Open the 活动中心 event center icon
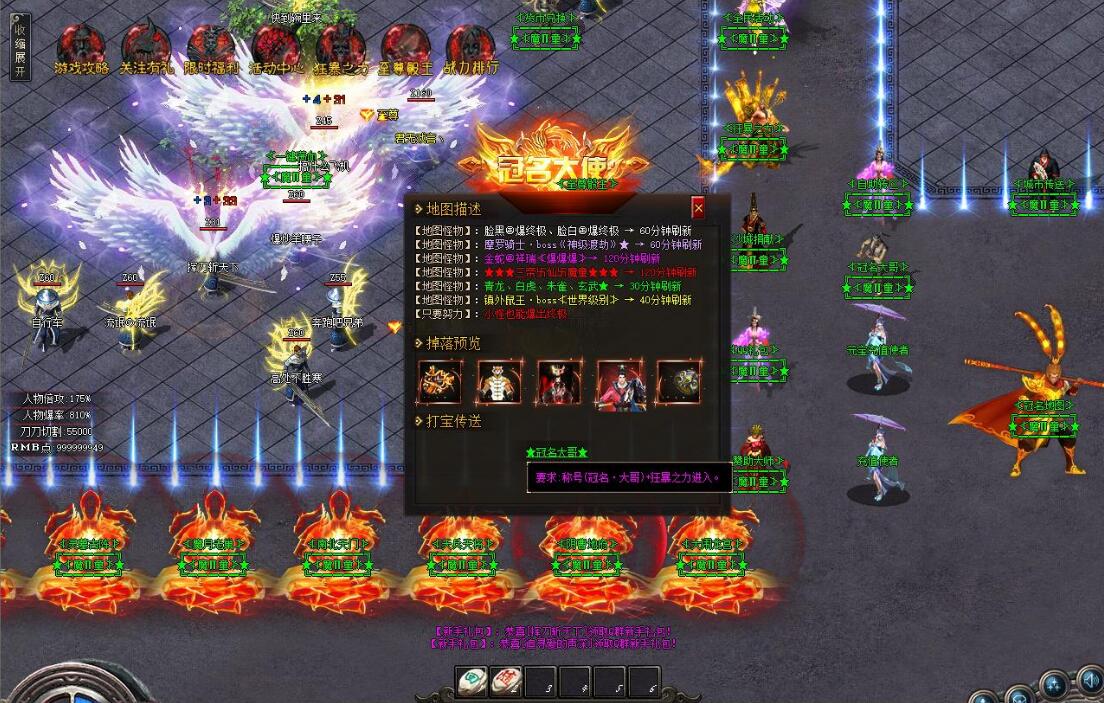 tap(276, 48)
